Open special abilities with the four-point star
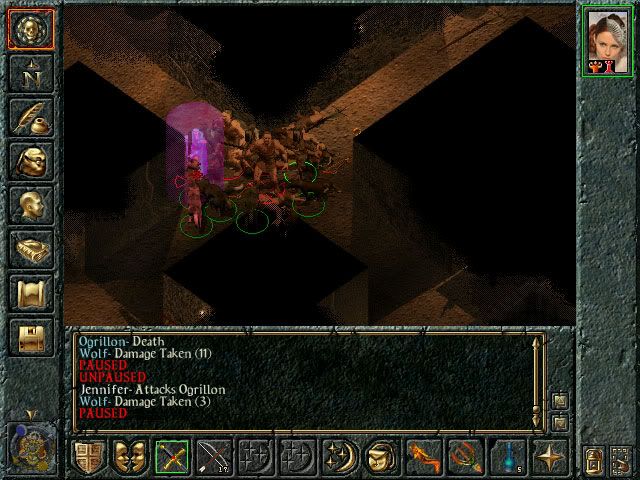Screen dimensions: 640x480 tap(550, 458)
